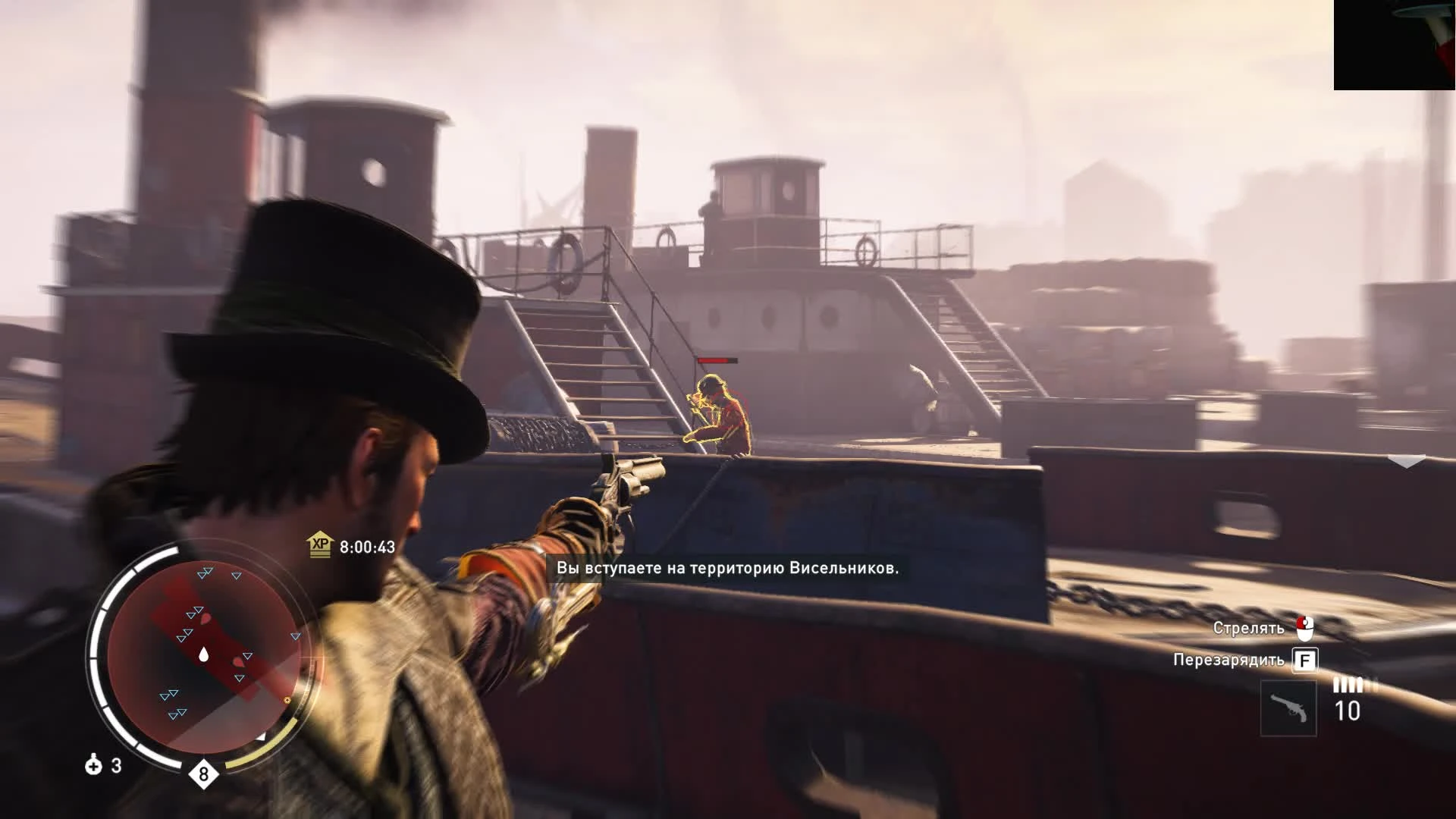Click the potion counter showing 3
Image resolution: width=1456 pixels, height=819 pixels.
coord(118,767)
